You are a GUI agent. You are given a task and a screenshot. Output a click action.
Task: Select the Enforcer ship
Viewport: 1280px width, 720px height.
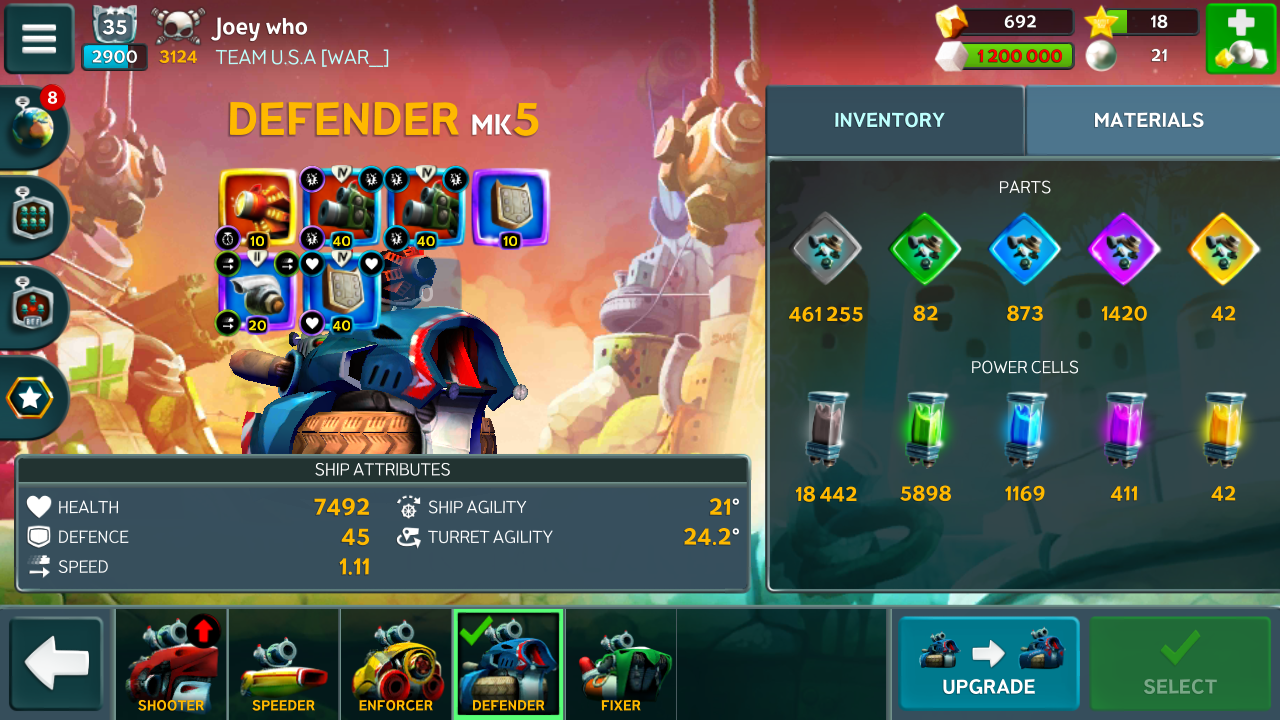(396, 665)
